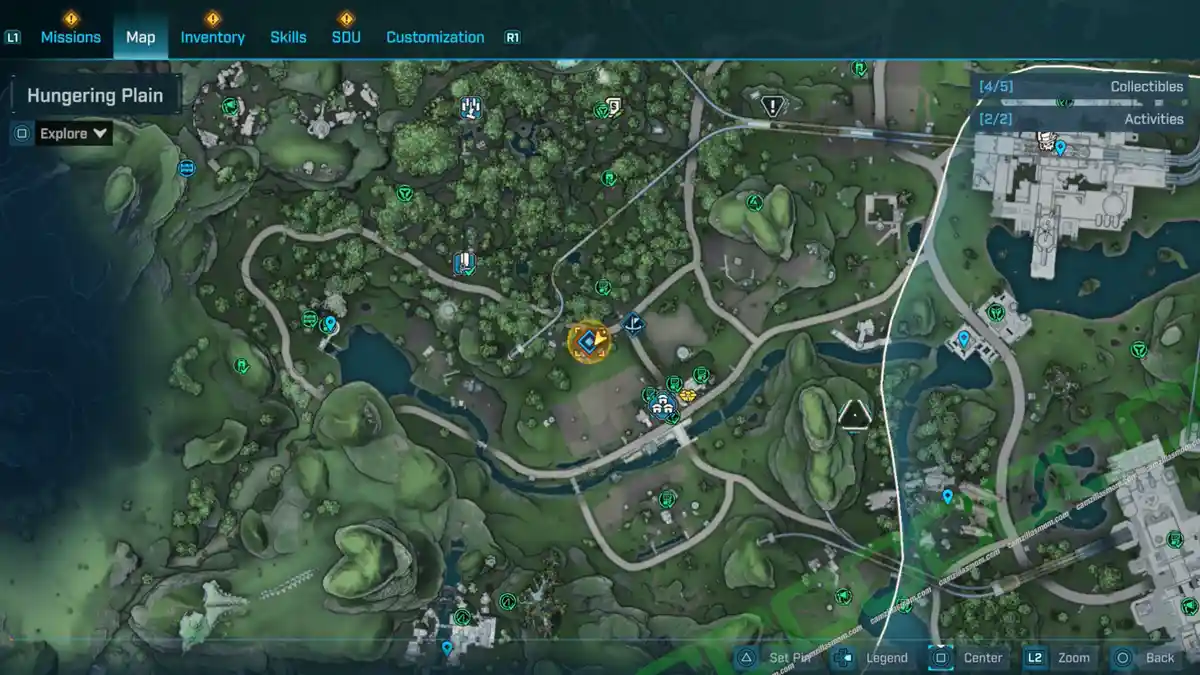Click the orange highlighted map marker
This screenshot has width=1200, height=675.
pyautogui.click(x=588, y=342)
